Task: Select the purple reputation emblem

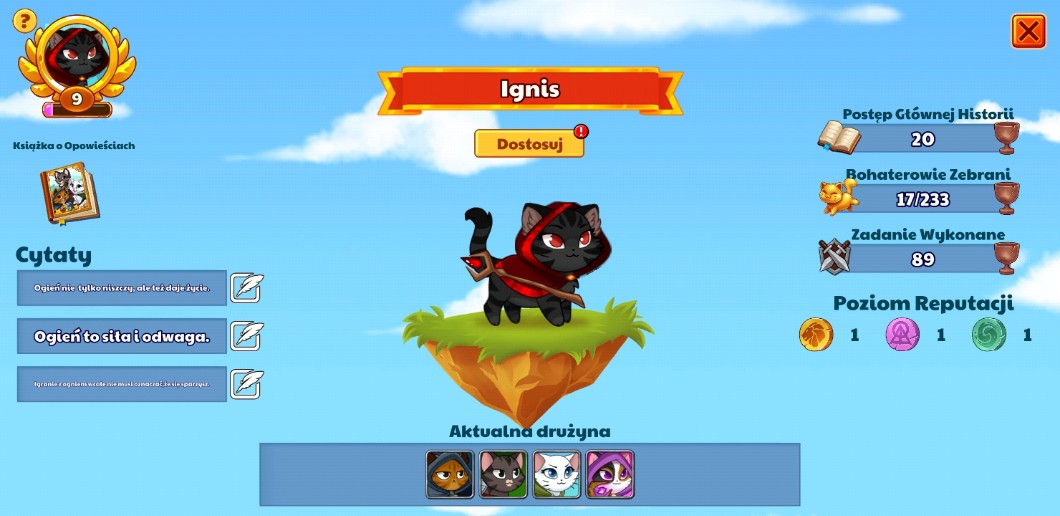Action: pos(902,334)
